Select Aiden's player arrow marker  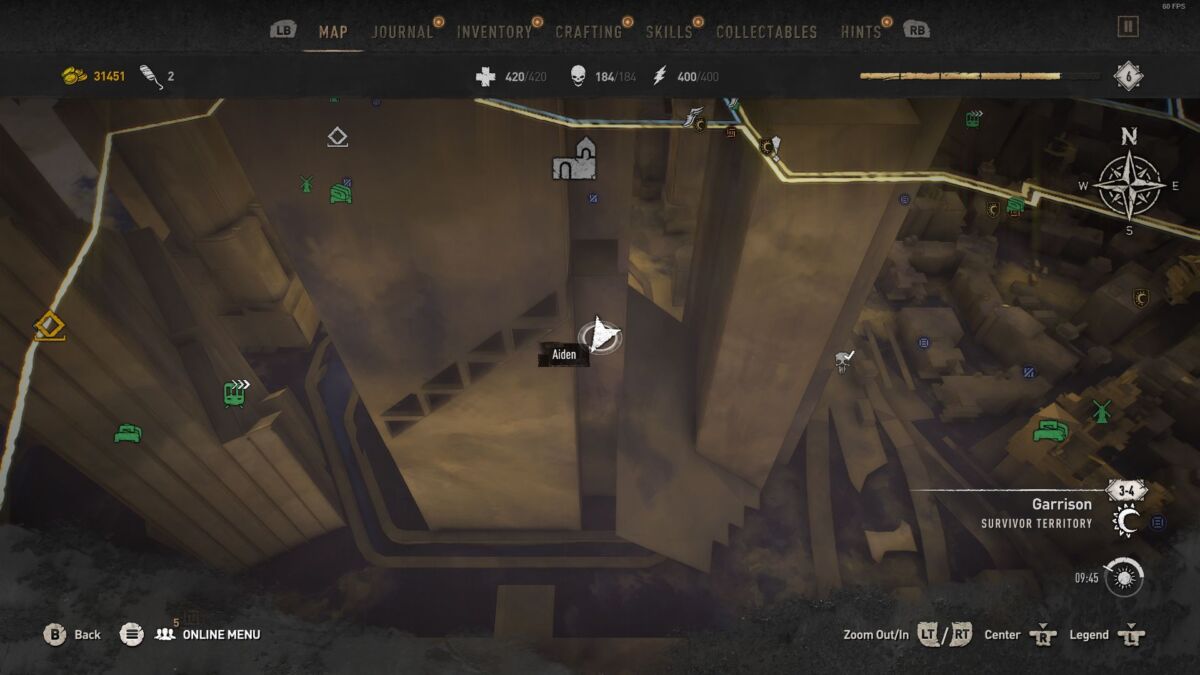(x=600, y=335)
